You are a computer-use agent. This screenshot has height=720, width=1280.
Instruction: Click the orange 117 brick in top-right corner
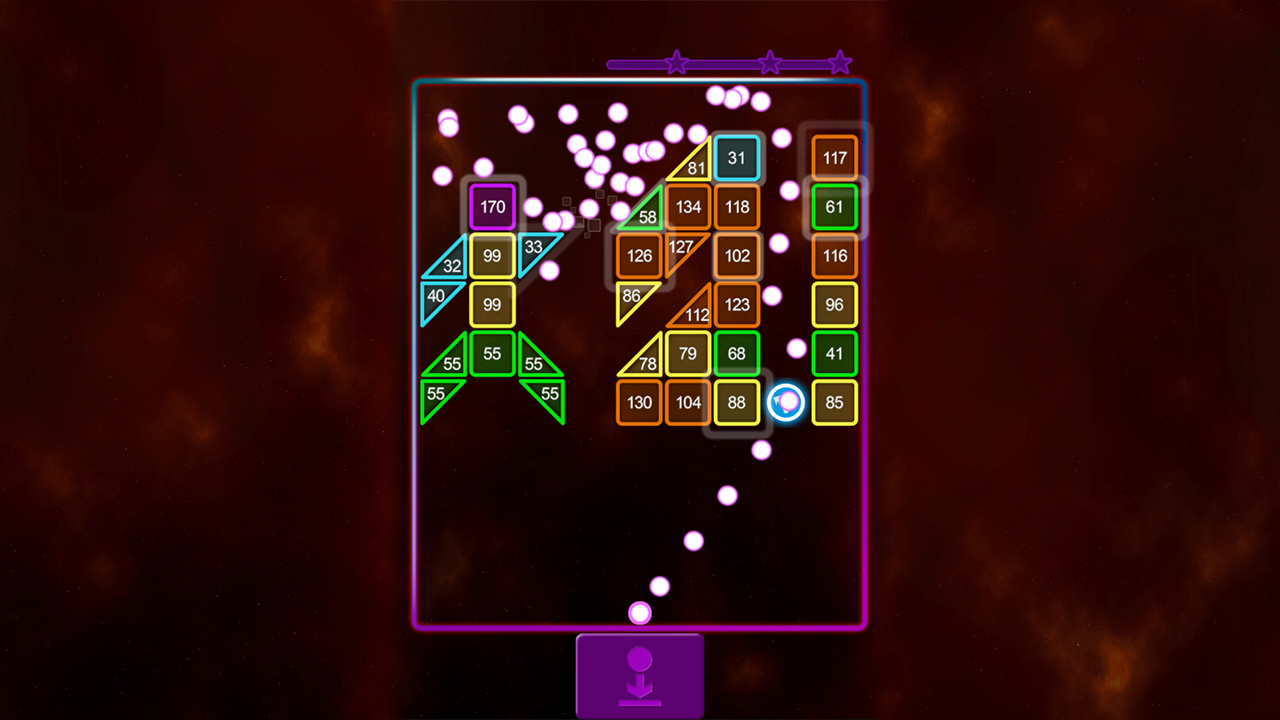[x=834, y=158]
